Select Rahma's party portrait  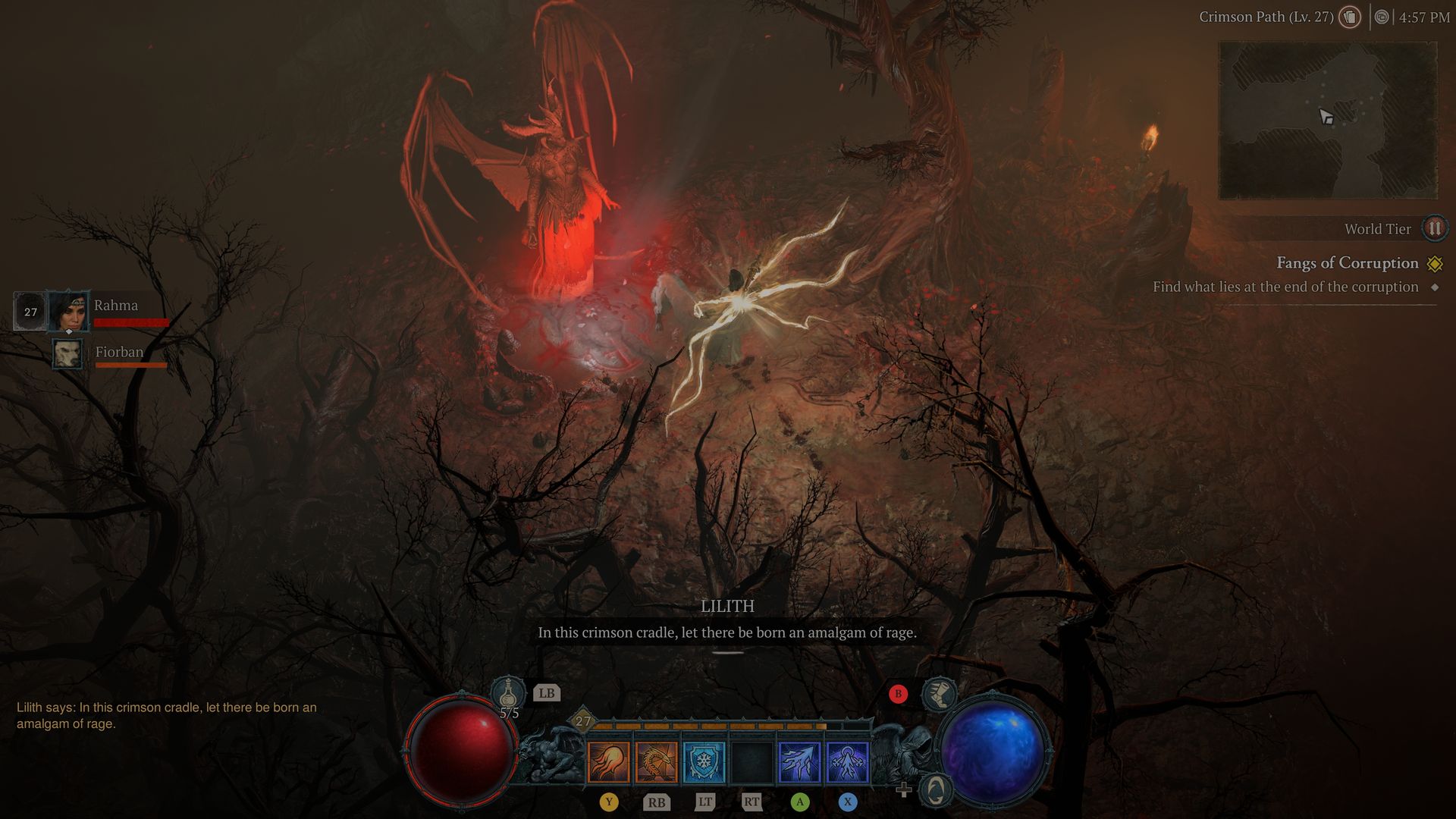[68, 311]
